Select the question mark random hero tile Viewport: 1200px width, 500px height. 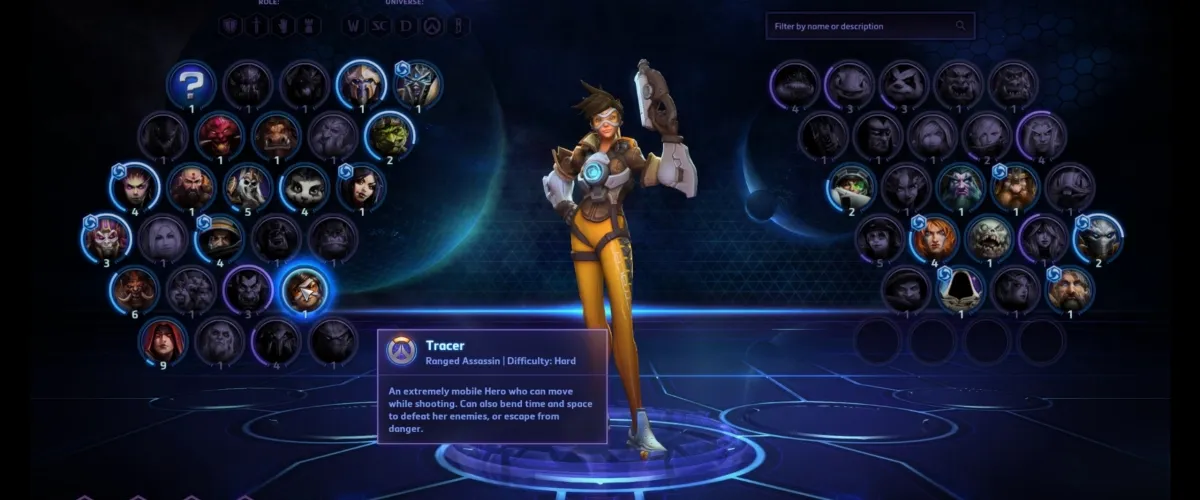coord(191,84)
